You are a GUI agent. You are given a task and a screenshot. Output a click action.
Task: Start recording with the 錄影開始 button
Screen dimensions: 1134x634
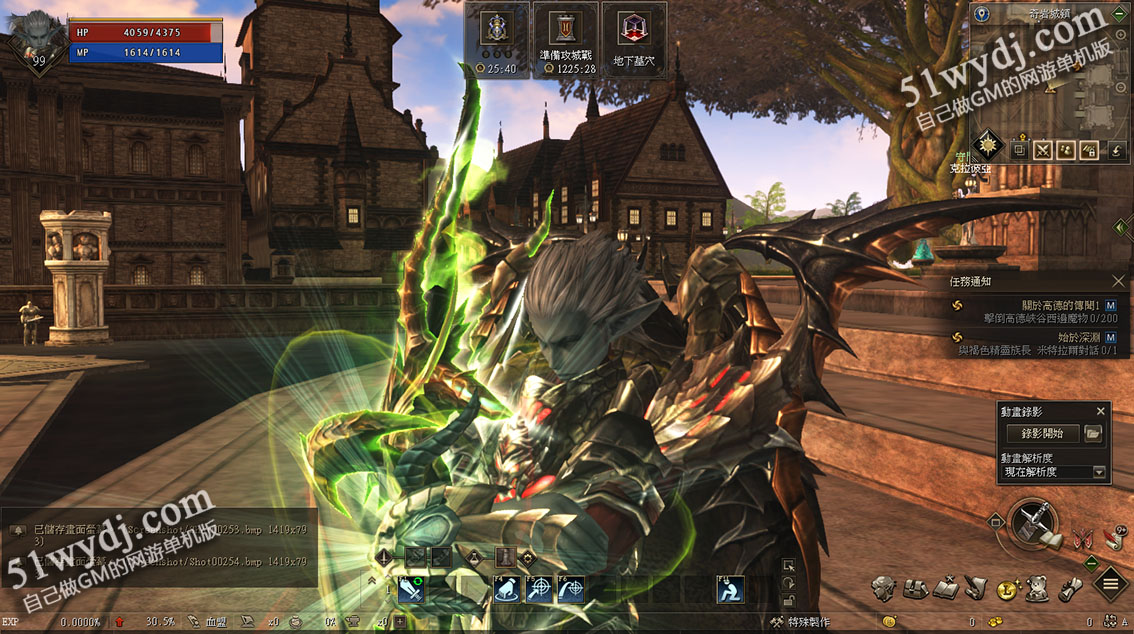(1041, 434)
